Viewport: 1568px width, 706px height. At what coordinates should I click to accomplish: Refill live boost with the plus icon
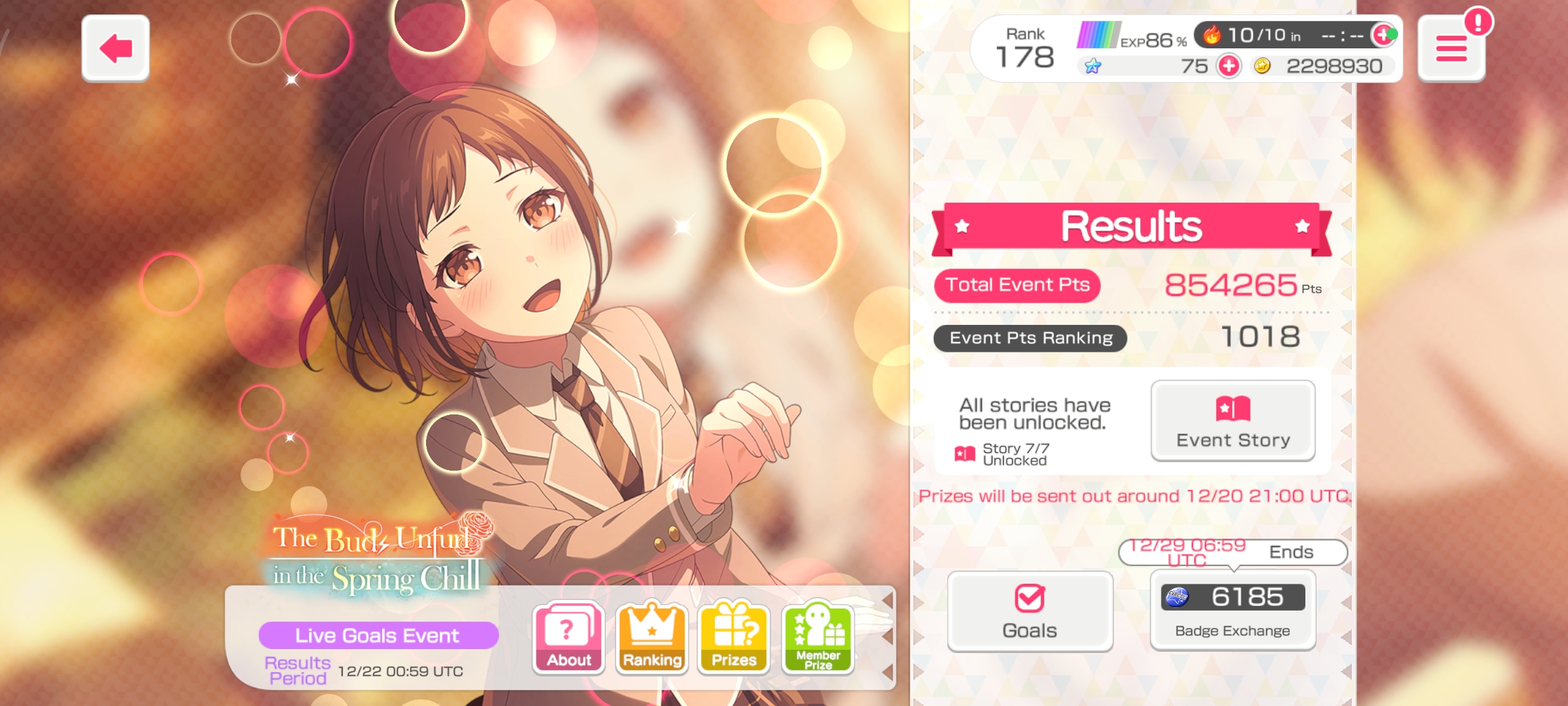click(x=1382, y=35)
